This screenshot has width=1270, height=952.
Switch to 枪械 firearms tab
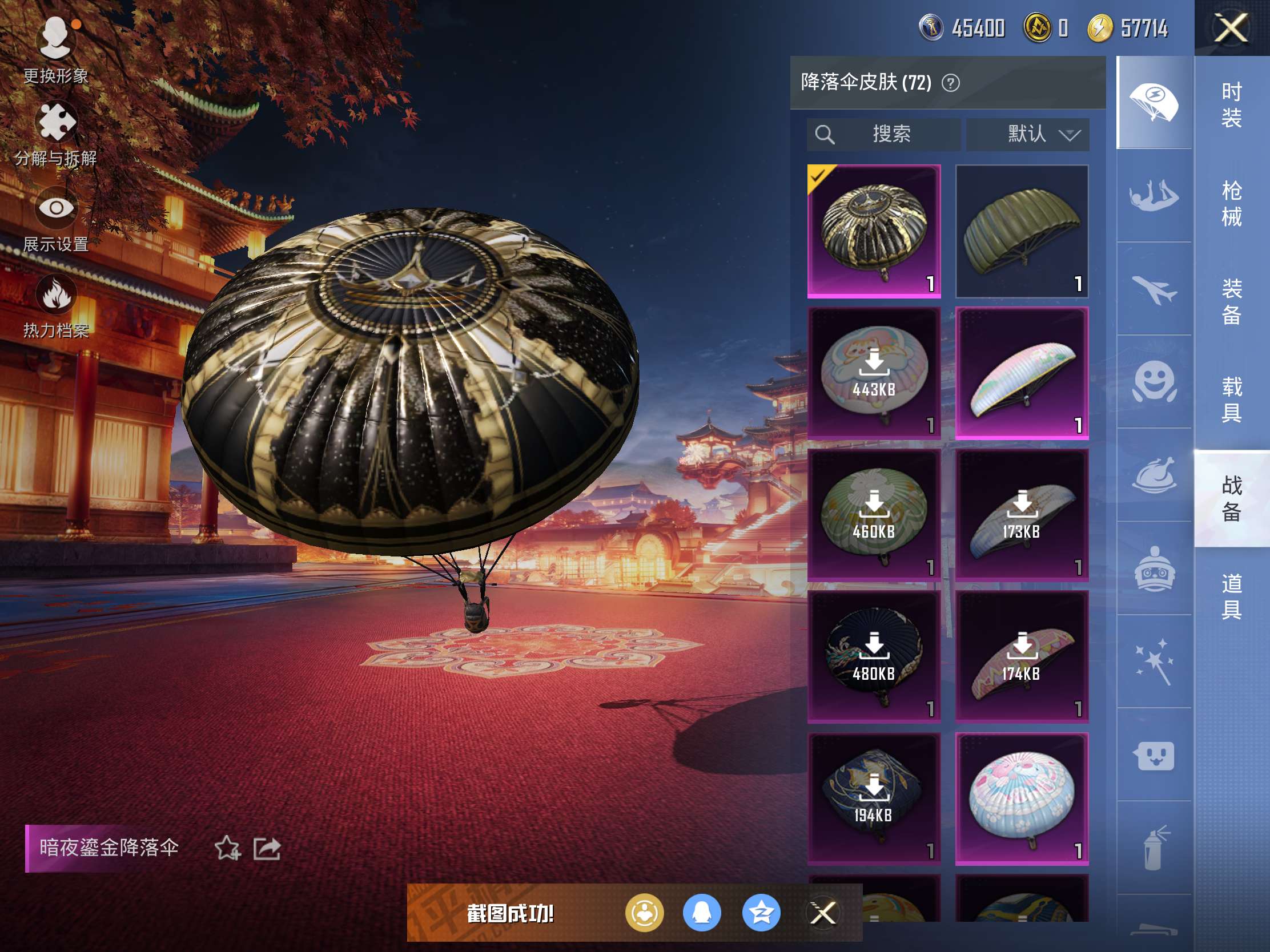point(1231,204)
